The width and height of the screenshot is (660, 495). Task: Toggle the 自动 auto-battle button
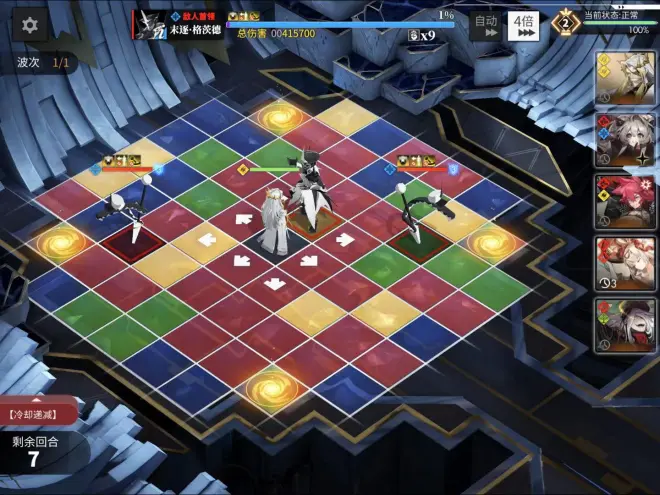[486, 25]
